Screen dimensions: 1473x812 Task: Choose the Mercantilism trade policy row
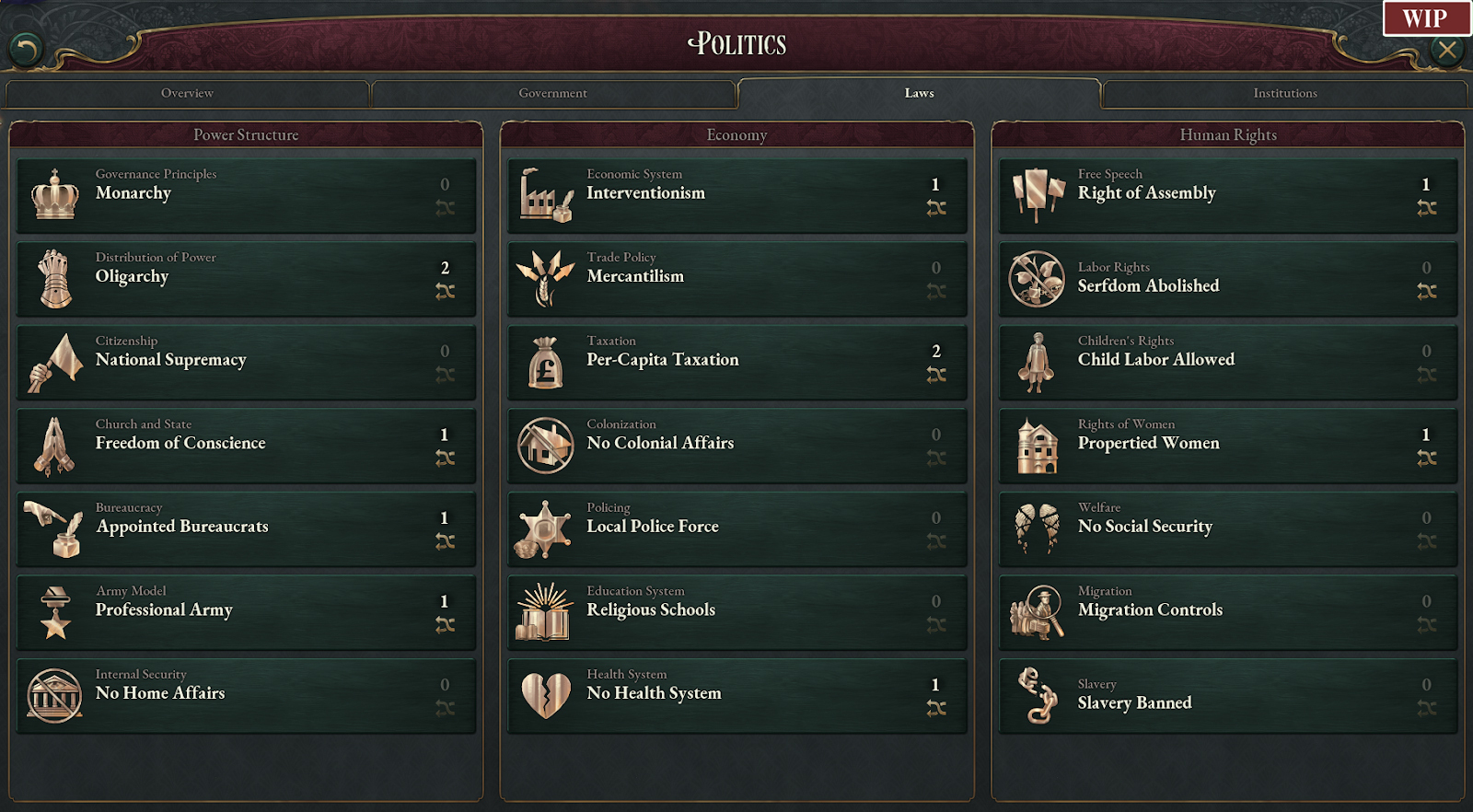click(736, 279)
